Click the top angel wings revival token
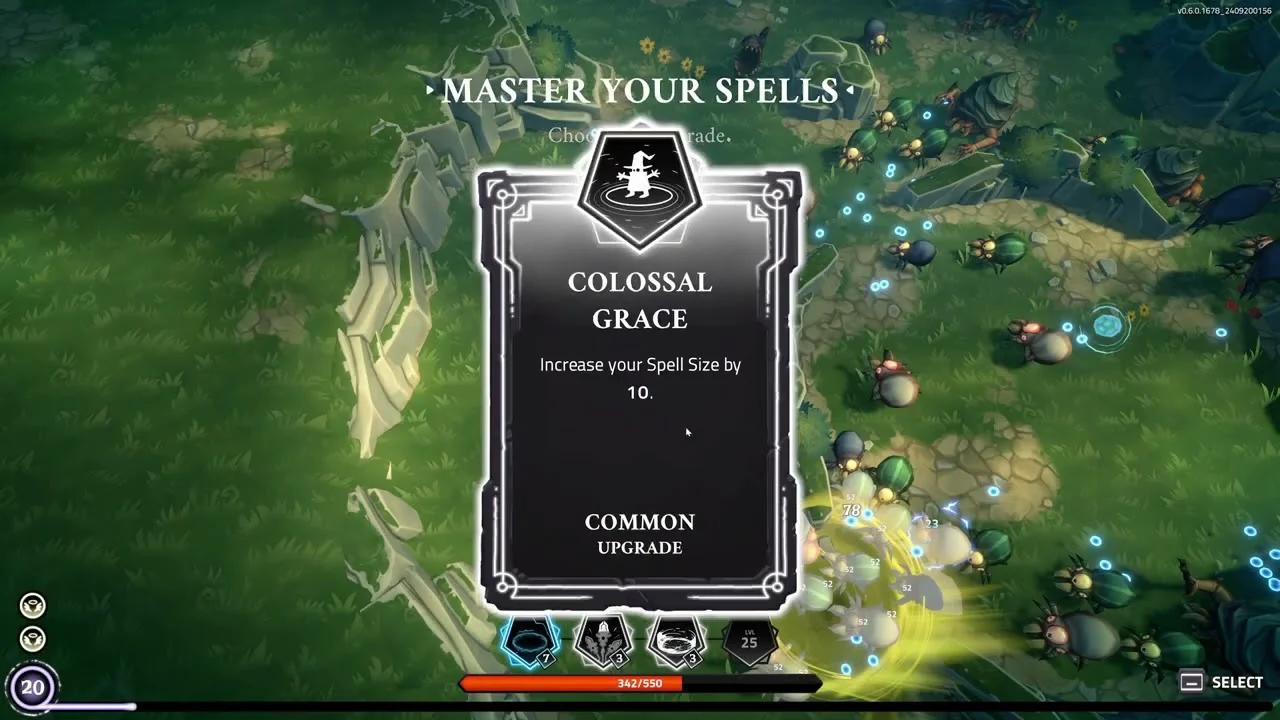The width and height of the screenshot is (1280, 720). 33,604
